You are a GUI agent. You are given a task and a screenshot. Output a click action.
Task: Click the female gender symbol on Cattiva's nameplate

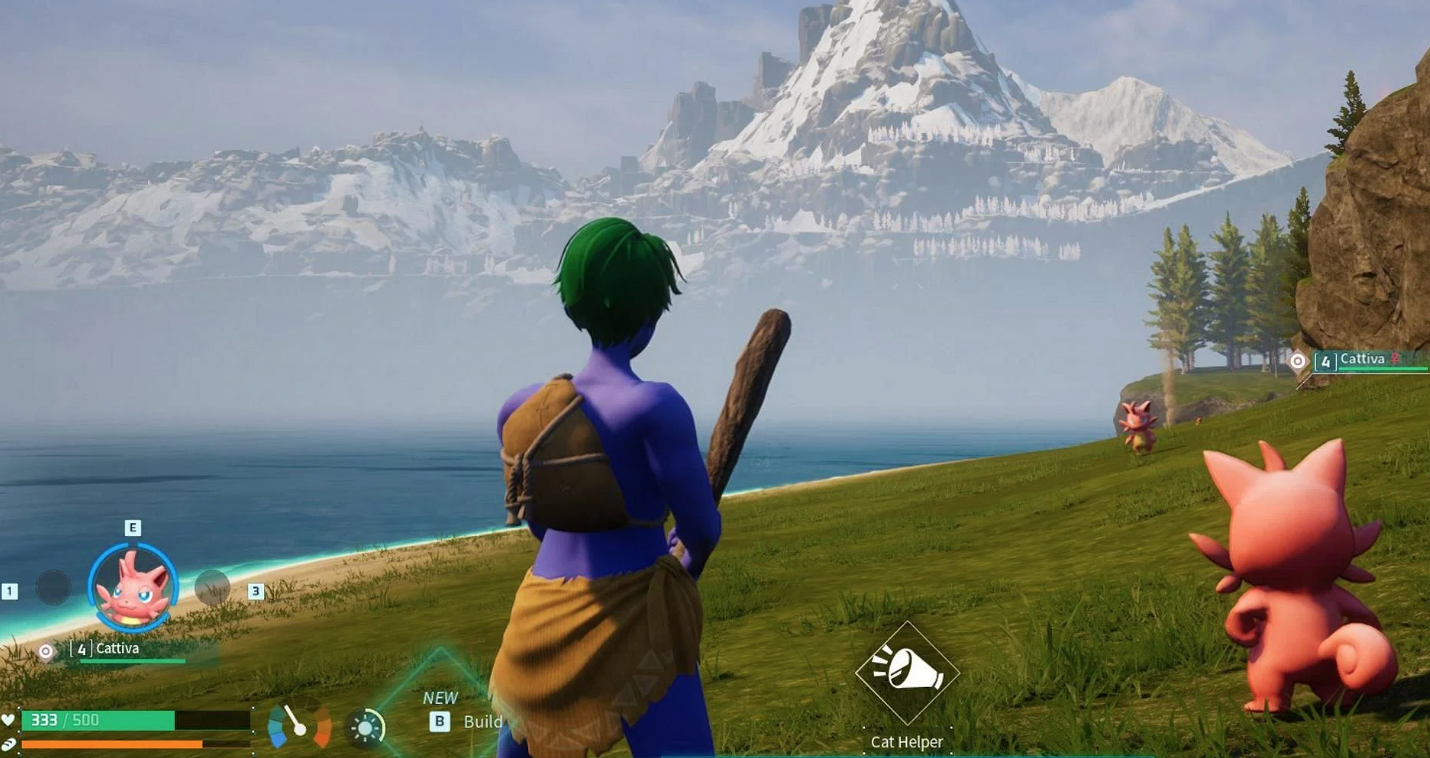1394,358
